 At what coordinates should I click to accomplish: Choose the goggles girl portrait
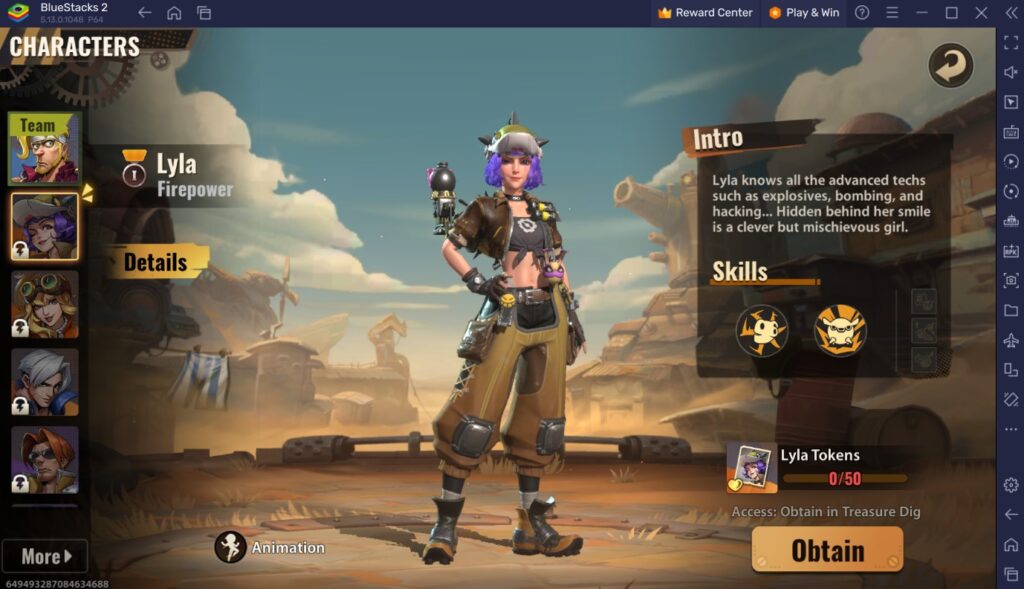coord(44,304)
